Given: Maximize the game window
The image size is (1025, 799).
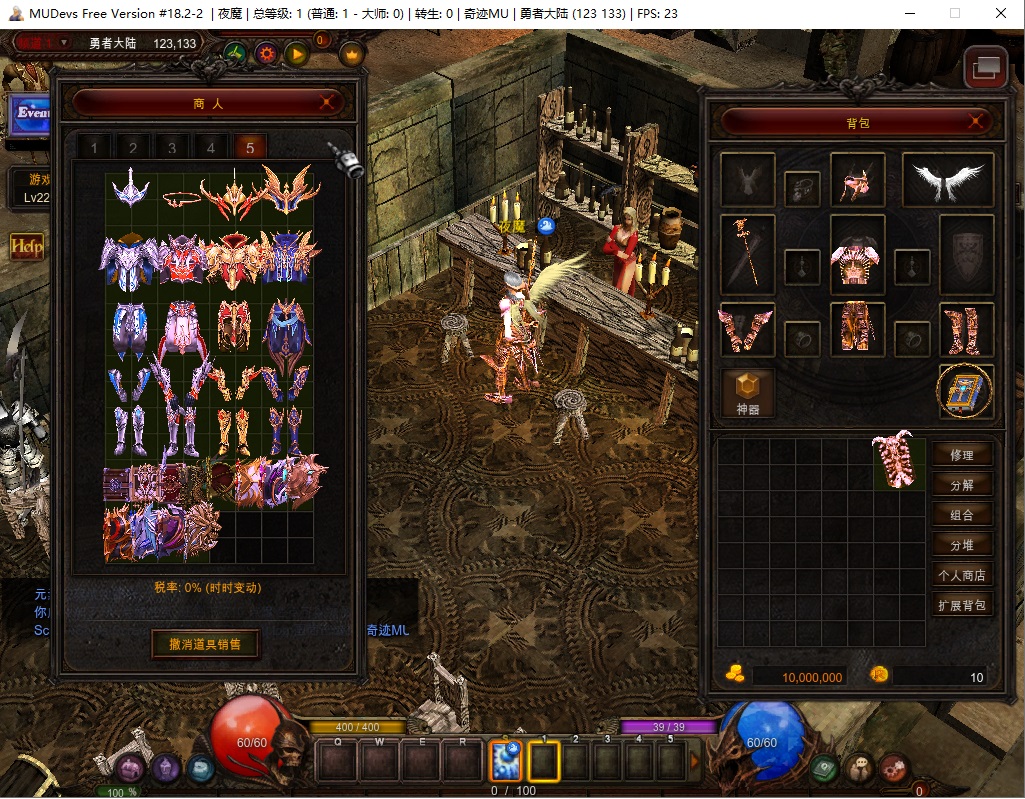Looking at the screenshot, I should [955, 14].
